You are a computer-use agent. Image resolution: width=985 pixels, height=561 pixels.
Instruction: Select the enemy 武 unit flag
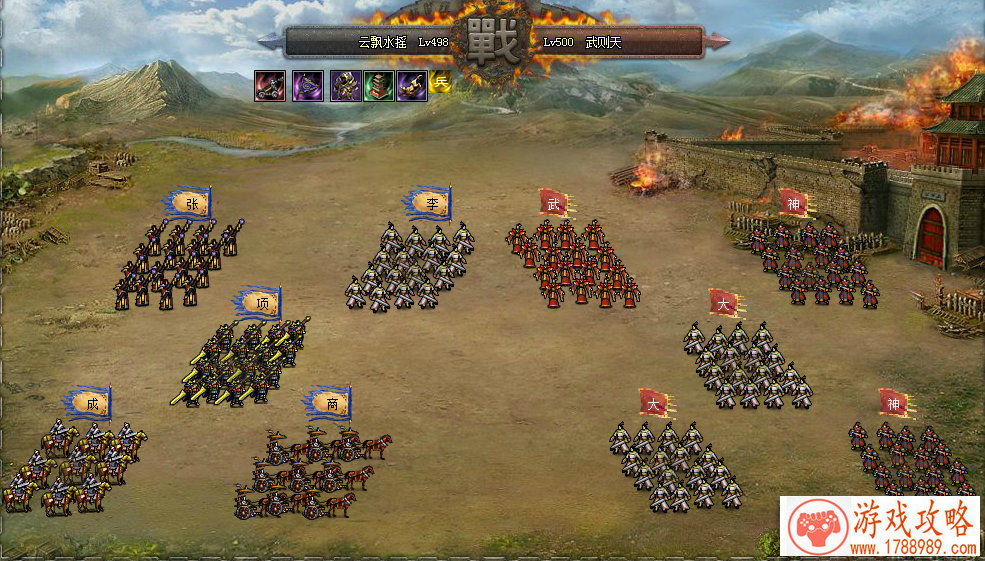coord(554,203)
